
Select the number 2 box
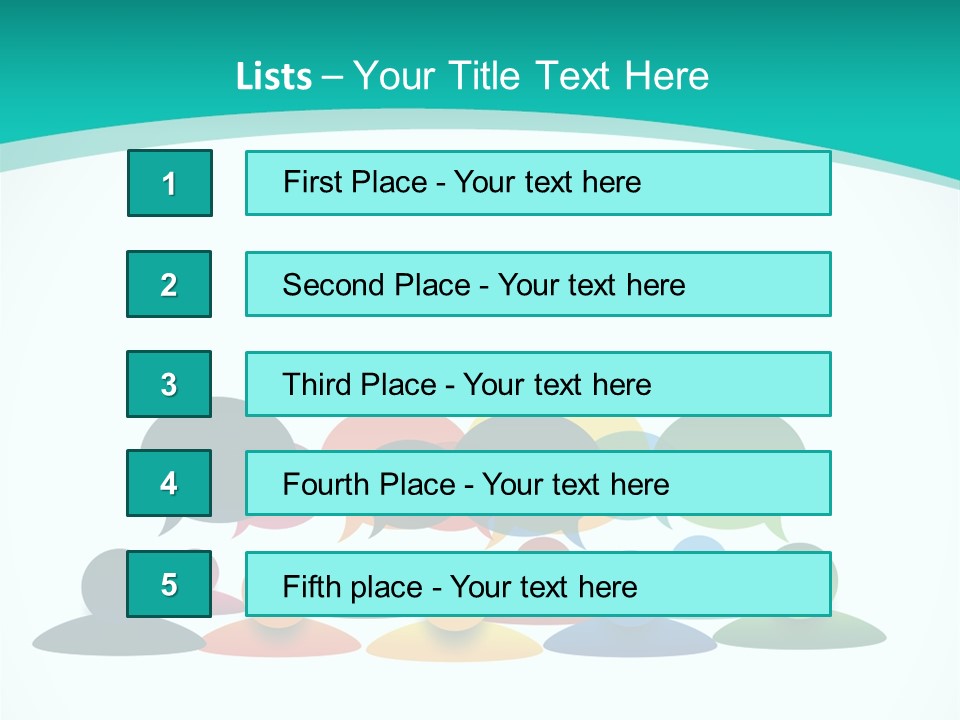pyautogui.click(x=169, y=284)
